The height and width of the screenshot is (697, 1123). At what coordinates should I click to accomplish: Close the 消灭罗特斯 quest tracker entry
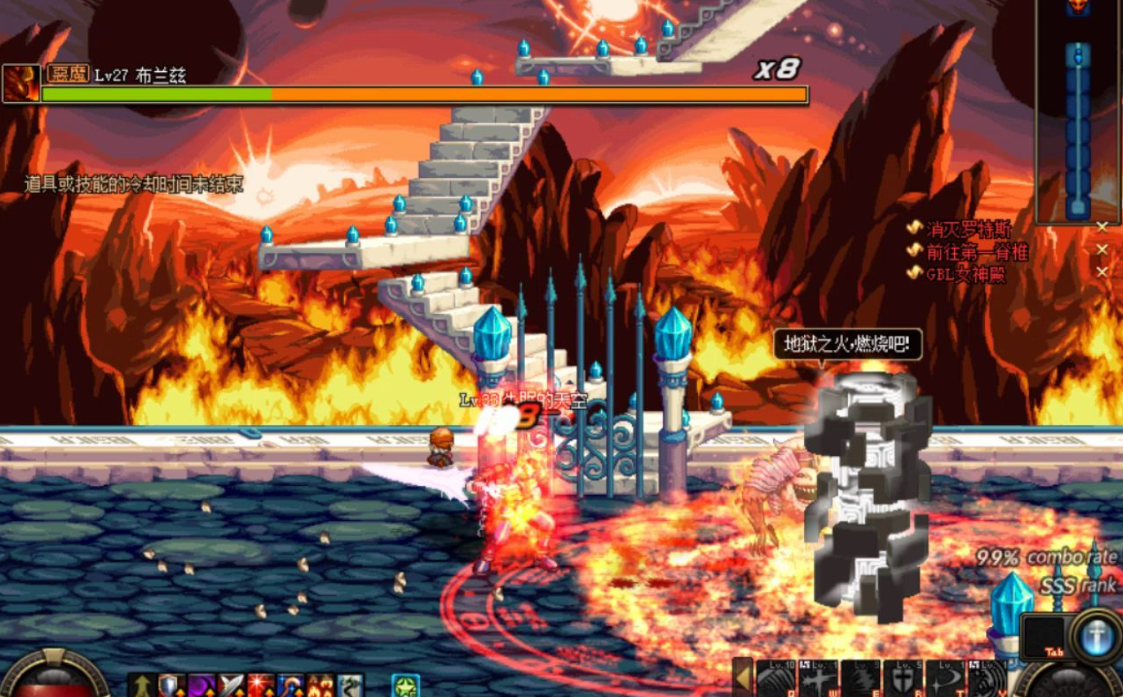(x=1101, y=228)
